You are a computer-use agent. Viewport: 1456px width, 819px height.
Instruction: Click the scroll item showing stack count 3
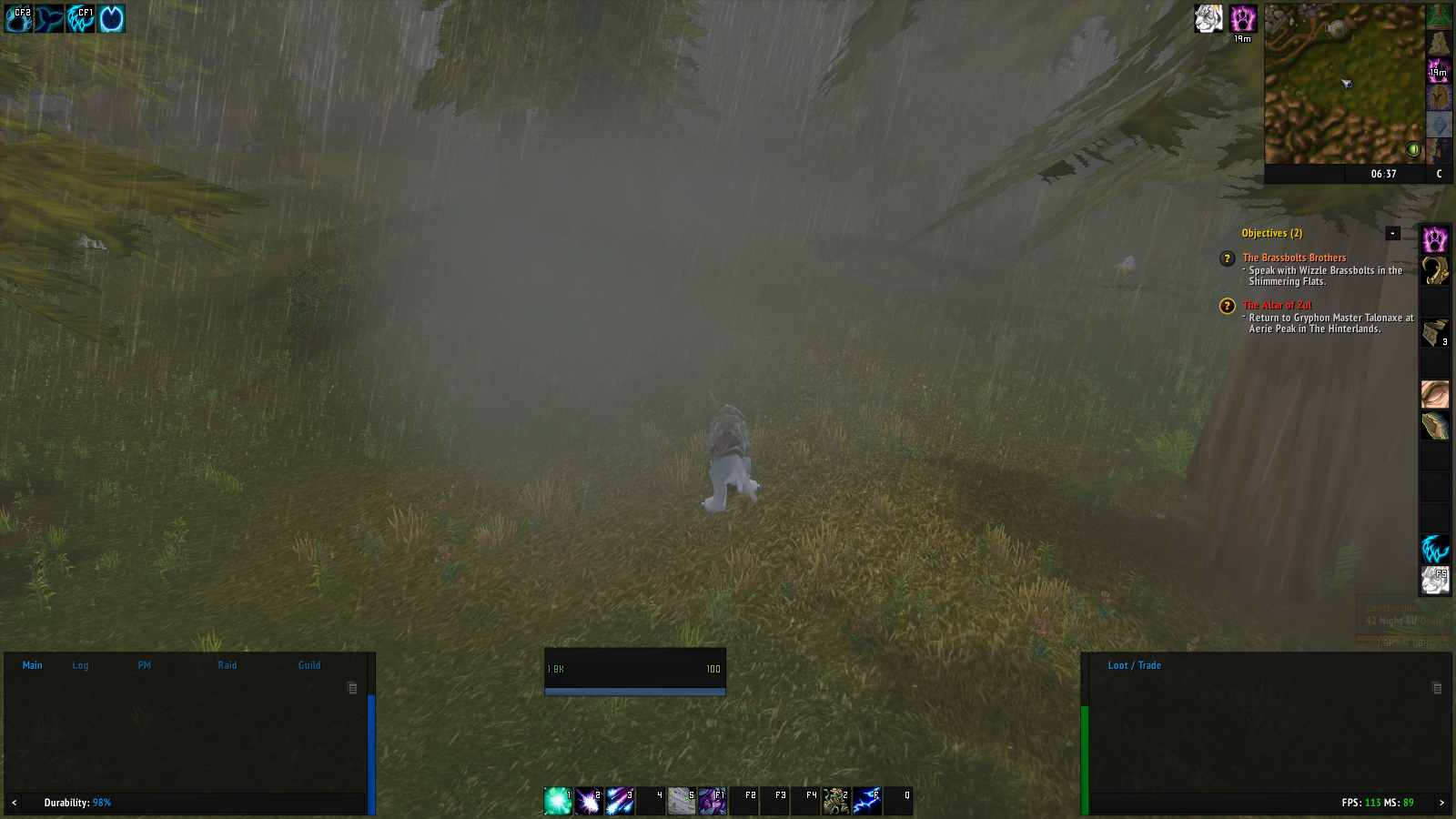(1436, 332)
